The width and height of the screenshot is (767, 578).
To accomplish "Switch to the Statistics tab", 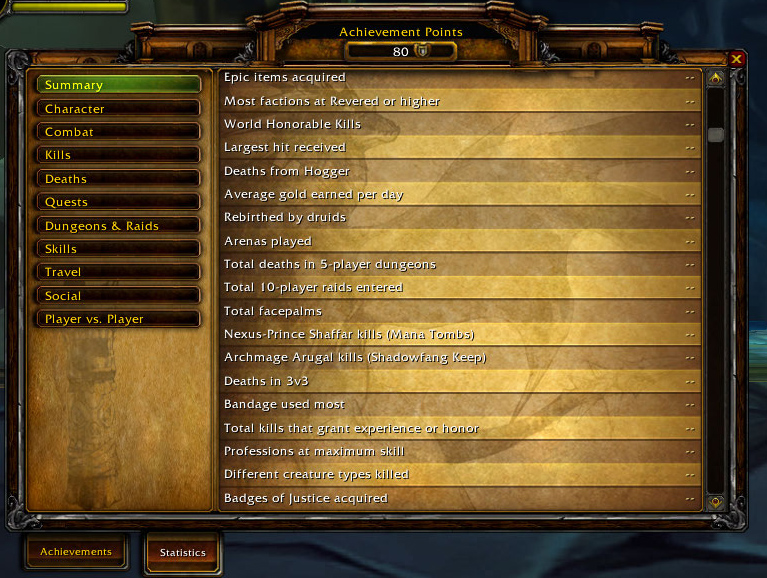I will point(182,552).
